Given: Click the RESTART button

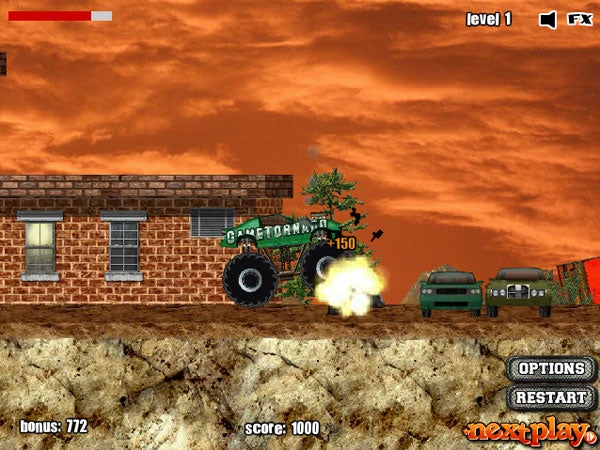Looking at the screenshot, I should coord(551,397).
